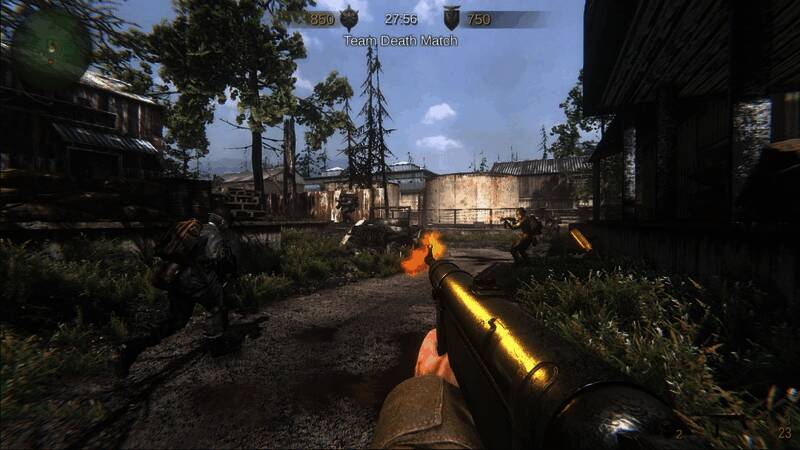The width and height of the screenshot is (800, 450).
Task: Open the circular radar minimap
Action: pos(50,44)
